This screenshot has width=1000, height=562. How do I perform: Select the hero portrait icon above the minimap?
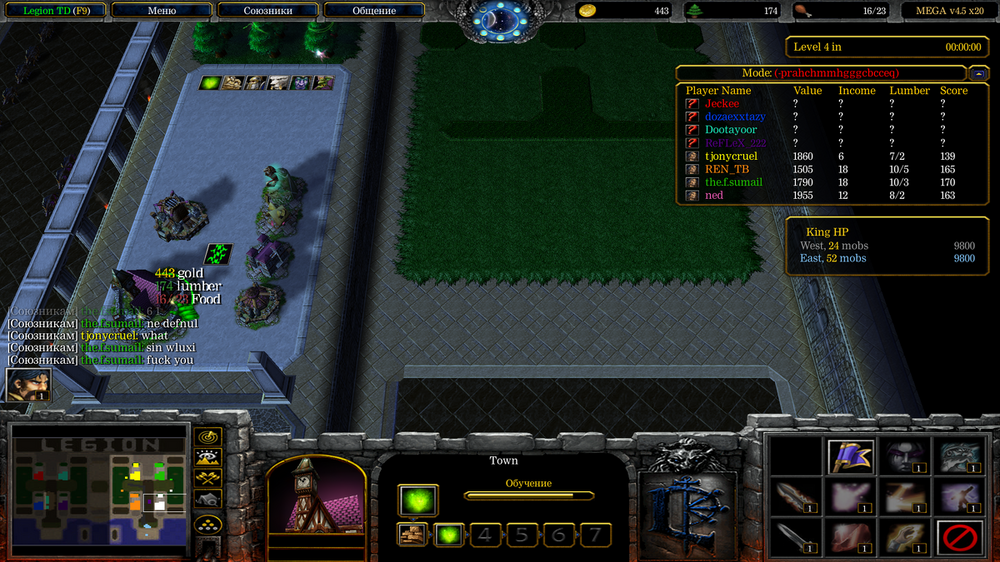point(27,384)
